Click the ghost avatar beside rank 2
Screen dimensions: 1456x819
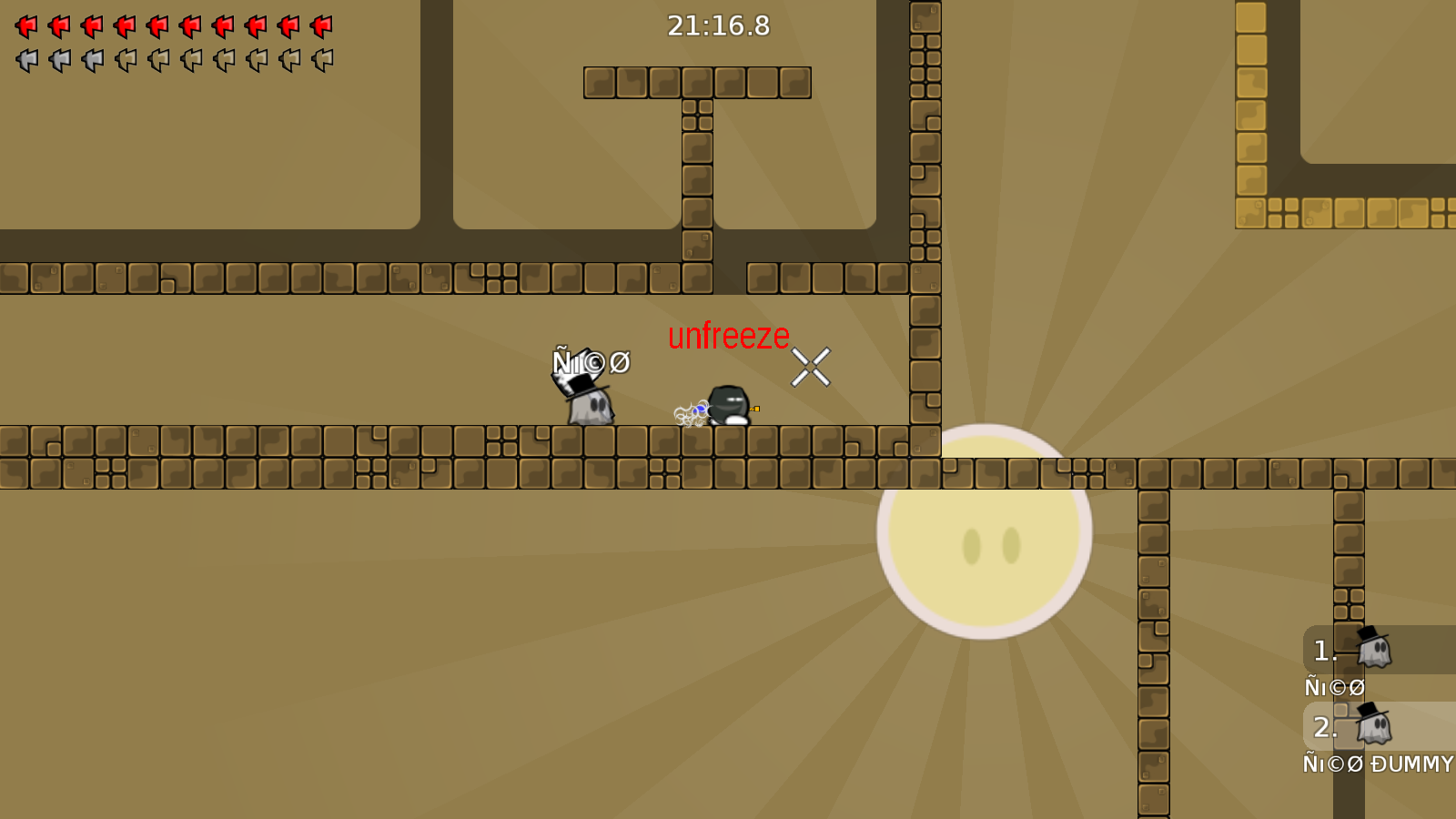coord(1372,726)
